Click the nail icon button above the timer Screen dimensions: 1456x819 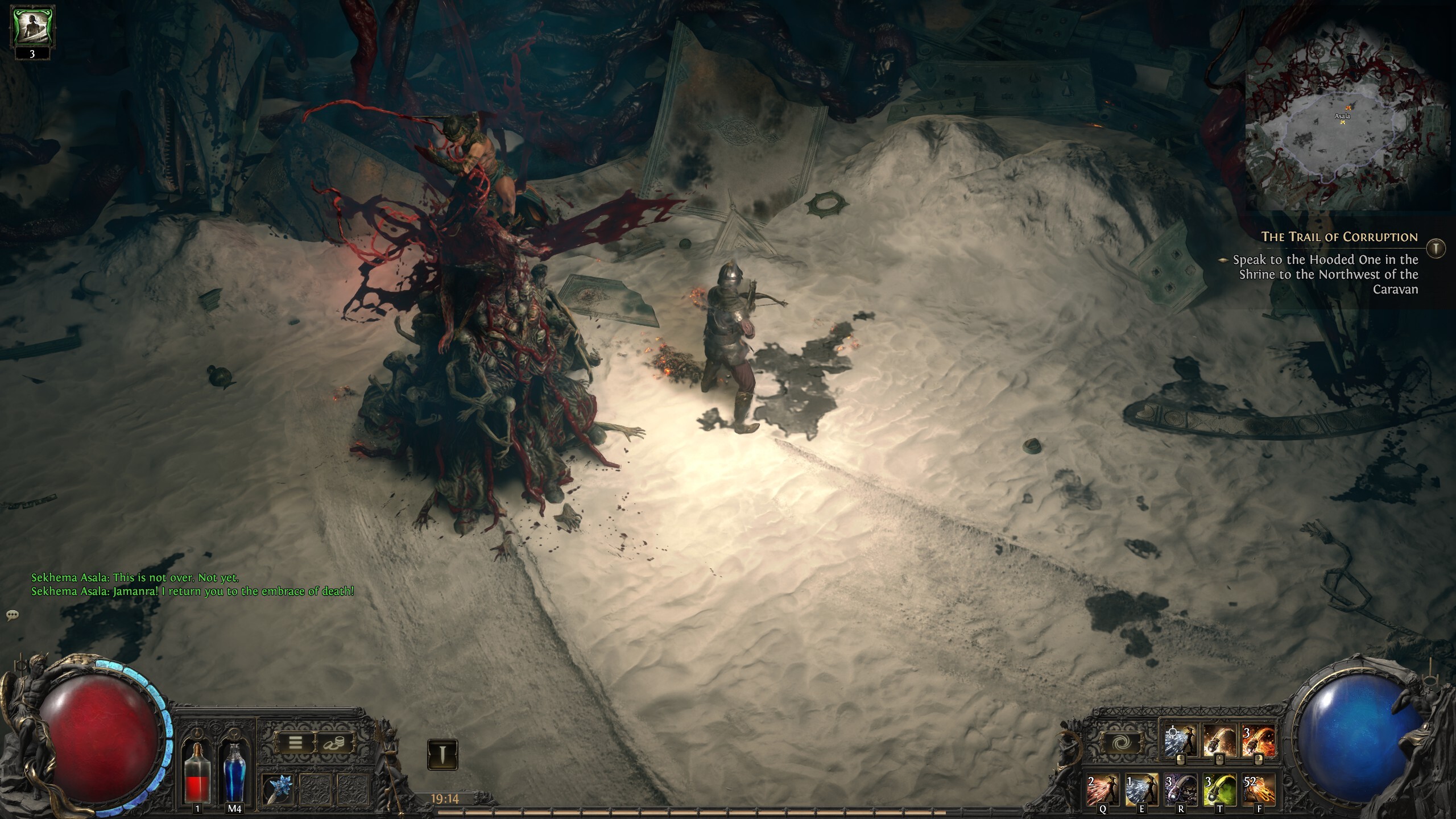pyautogui.click(x=442, y=755)
